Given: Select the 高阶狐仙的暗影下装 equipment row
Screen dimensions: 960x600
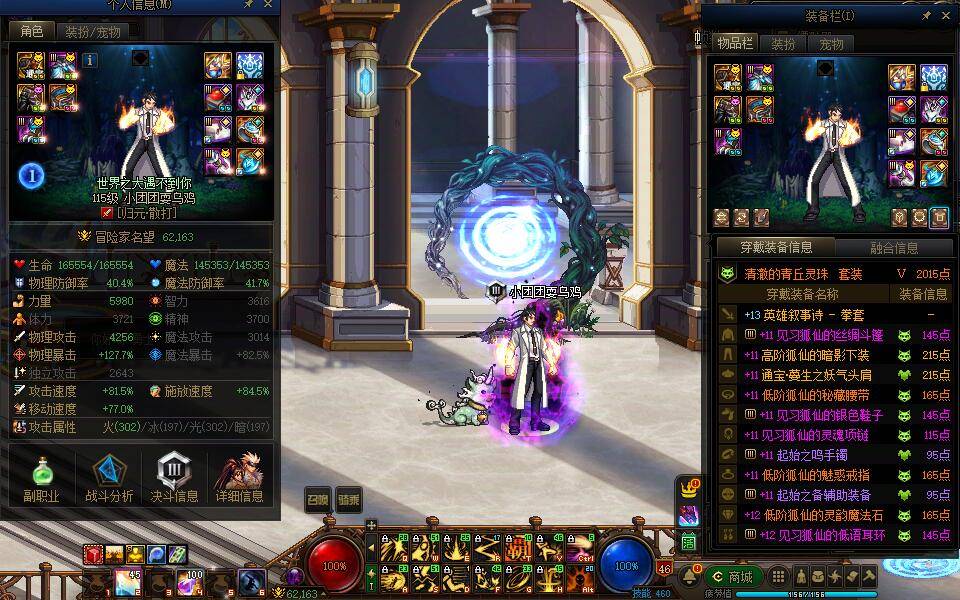Looking at the screenshot, I should coord(815,355).
